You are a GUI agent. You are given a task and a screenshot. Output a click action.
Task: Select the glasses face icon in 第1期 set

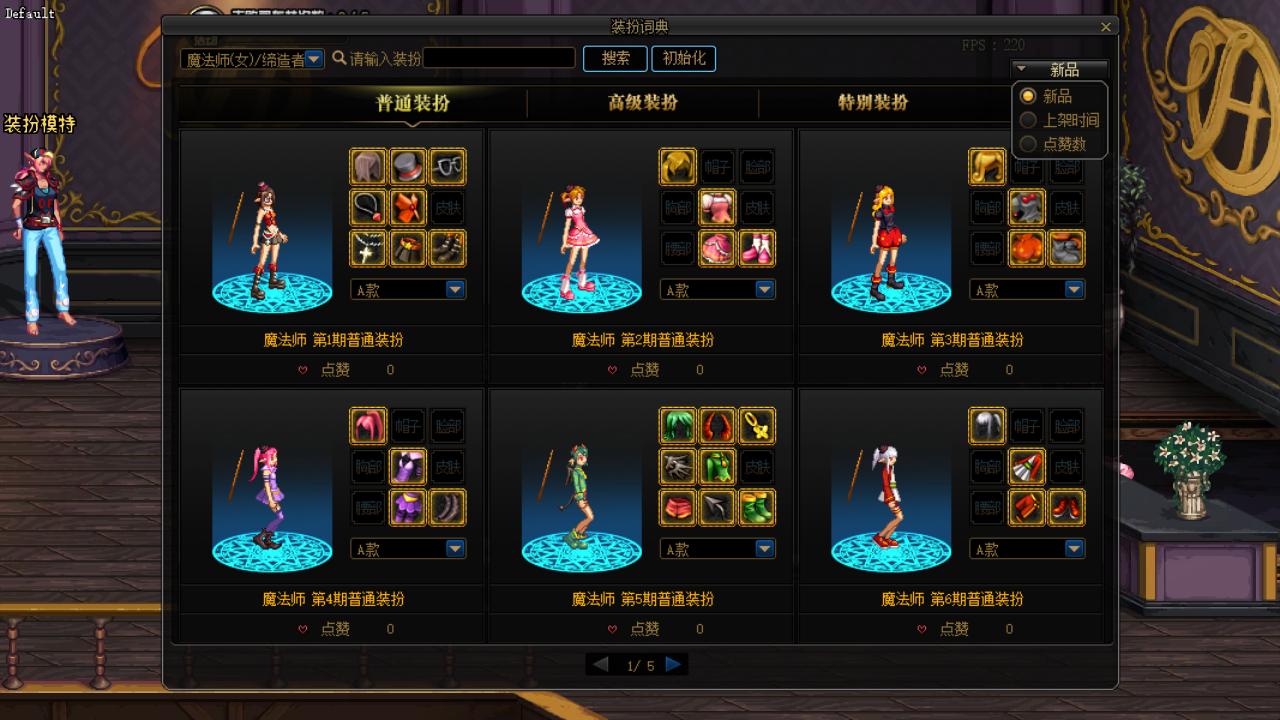447,166
